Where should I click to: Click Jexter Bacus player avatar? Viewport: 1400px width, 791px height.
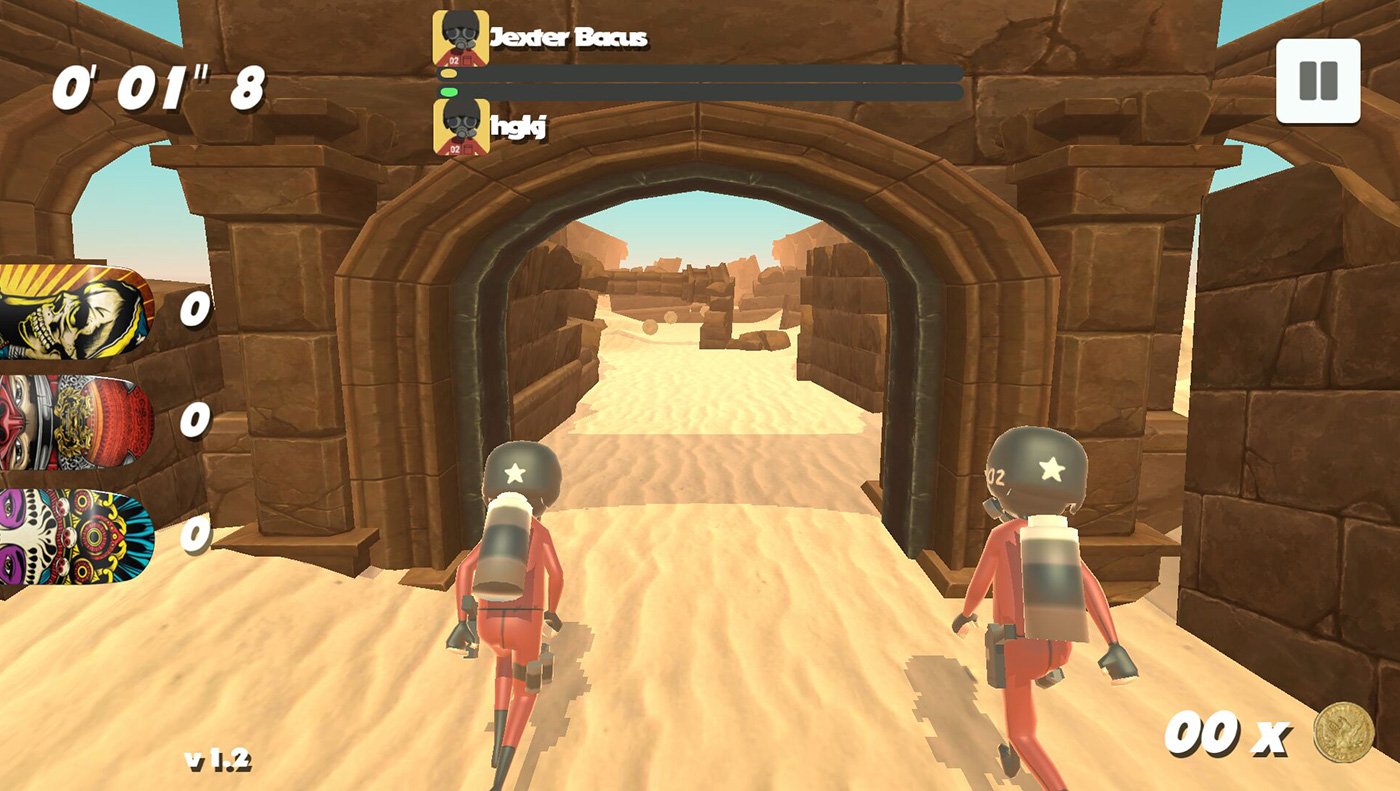pos(461,38)
